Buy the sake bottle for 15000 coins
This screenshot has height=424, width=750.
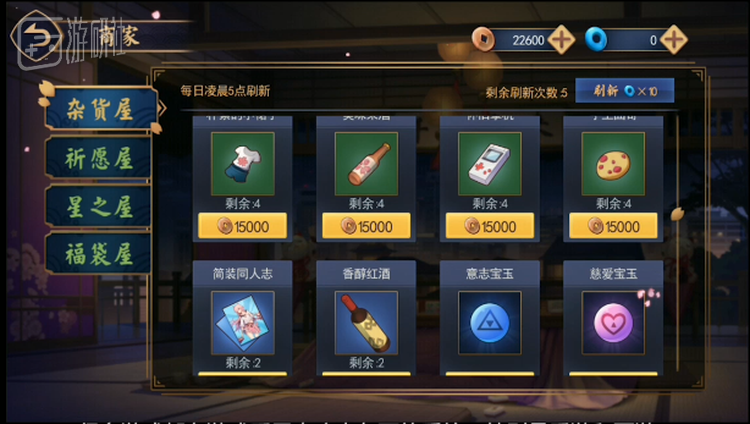(x=366, y=226)
